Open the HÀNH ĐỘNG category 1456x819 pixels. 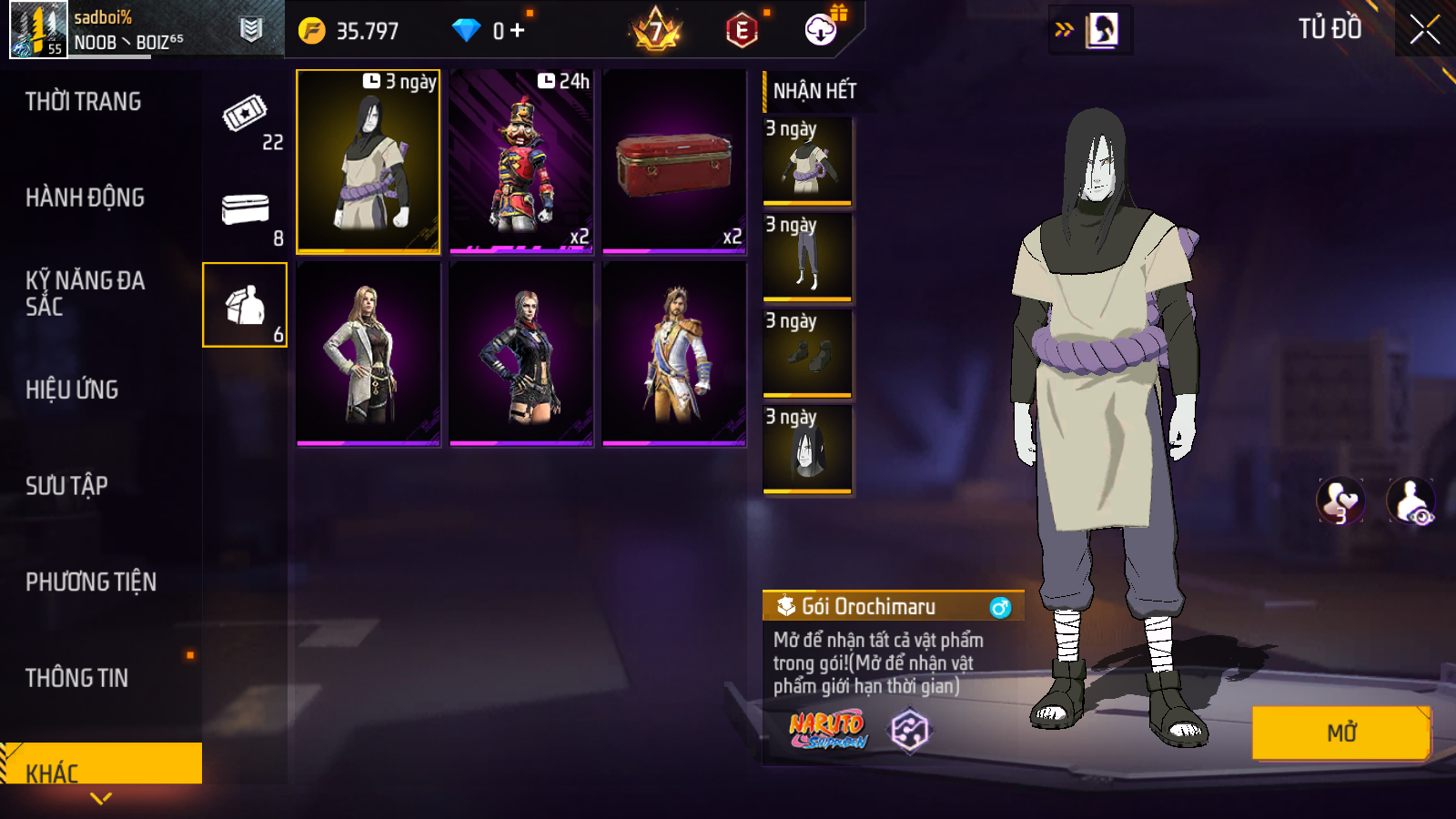tap(85, 197)
